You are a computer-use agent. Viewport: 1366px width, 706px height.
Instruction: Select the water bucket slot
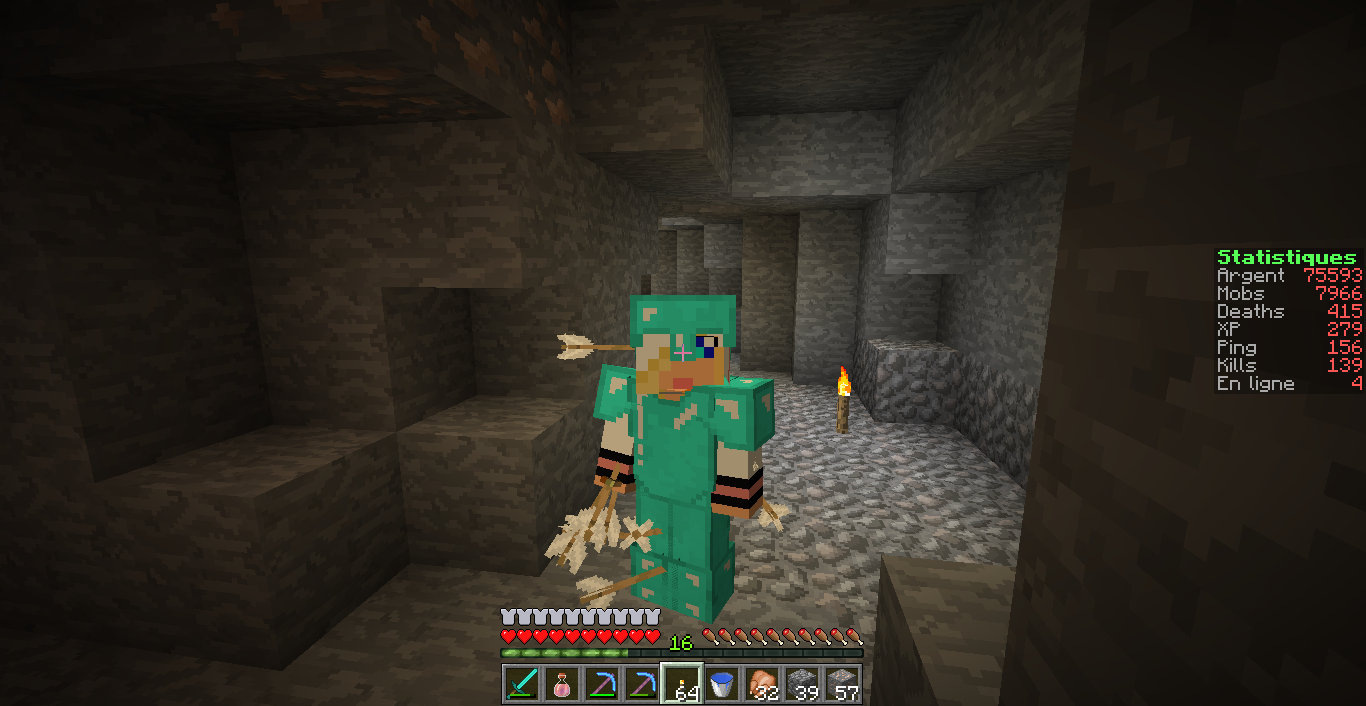(x=722, y=684)
